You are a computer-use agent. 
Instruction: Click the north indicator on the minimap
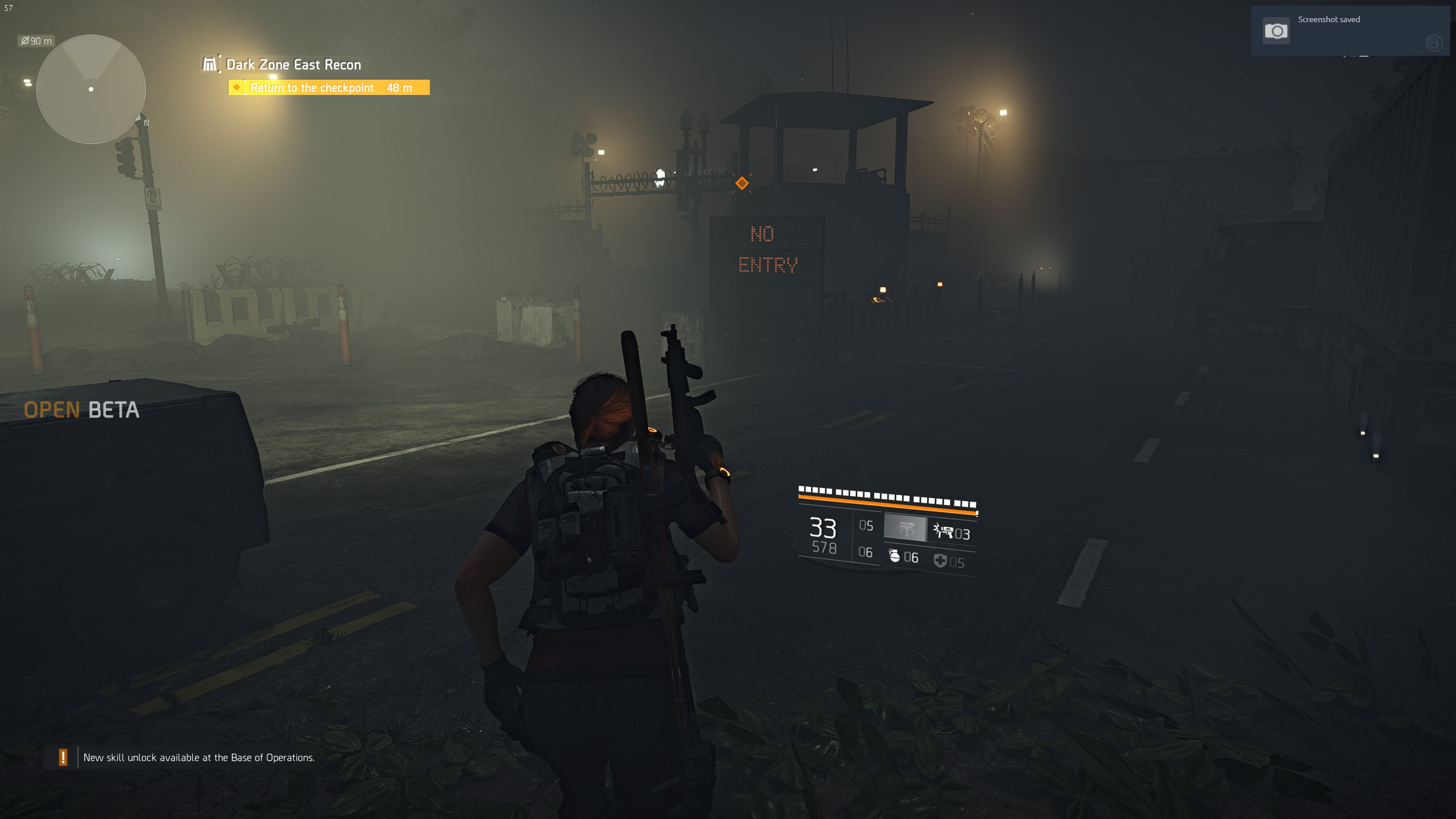145,123
